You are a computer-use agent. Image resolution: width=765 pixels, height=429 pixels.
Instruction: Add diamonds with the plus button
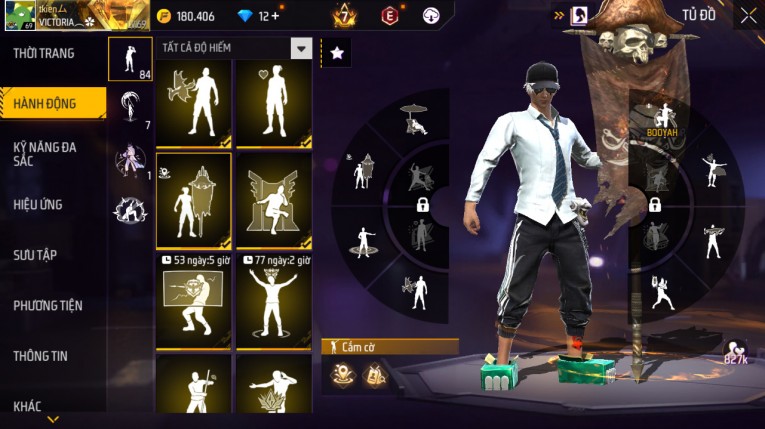point(275,16)
